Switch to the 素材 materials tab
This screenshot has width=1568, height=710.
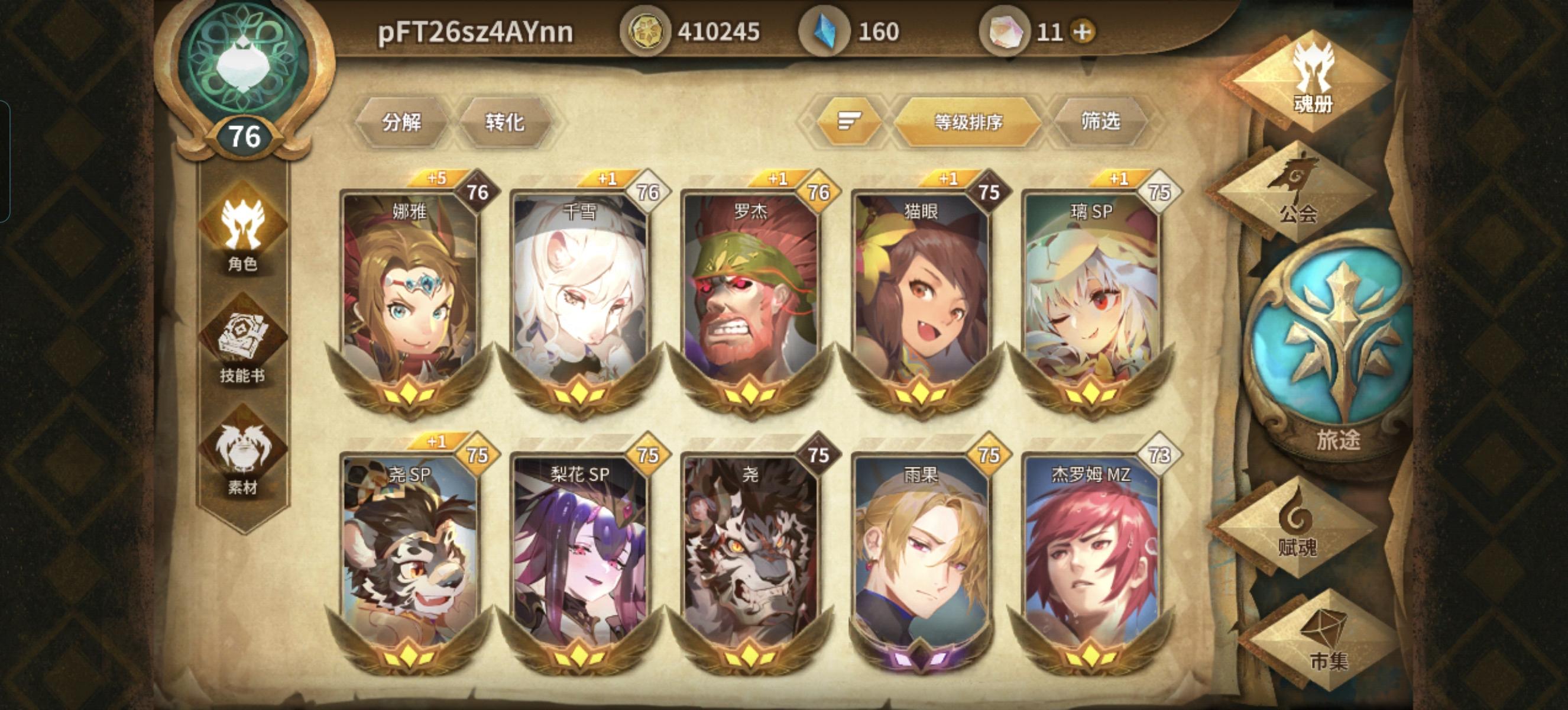point(242,447)
